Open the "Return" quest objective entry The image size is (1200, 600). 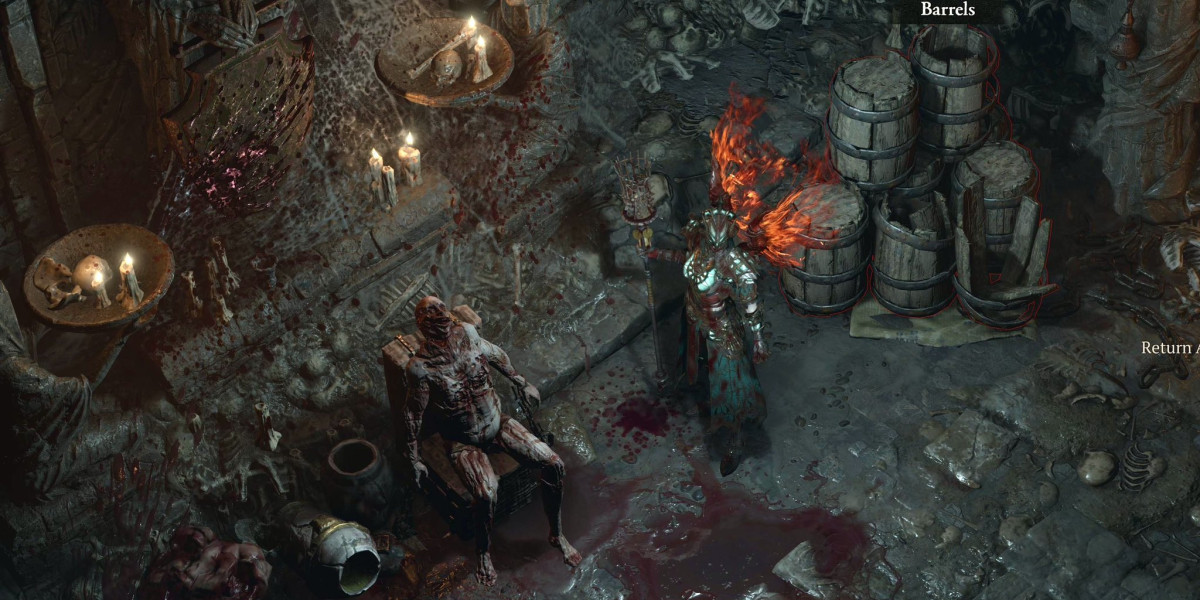coord(1170,349)
